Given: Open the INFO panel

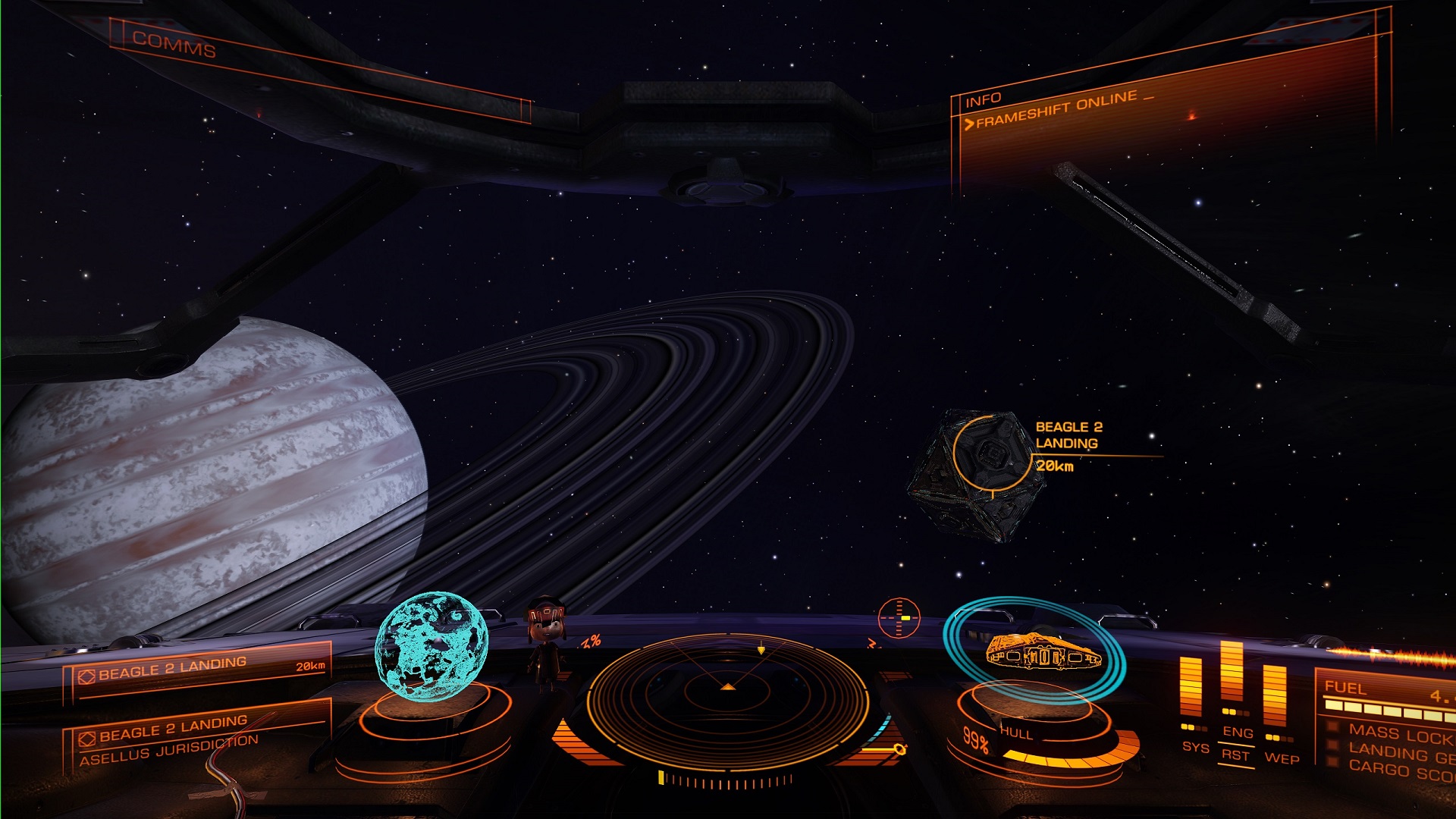Looking at the screenshot, I should tap(983, 100).
